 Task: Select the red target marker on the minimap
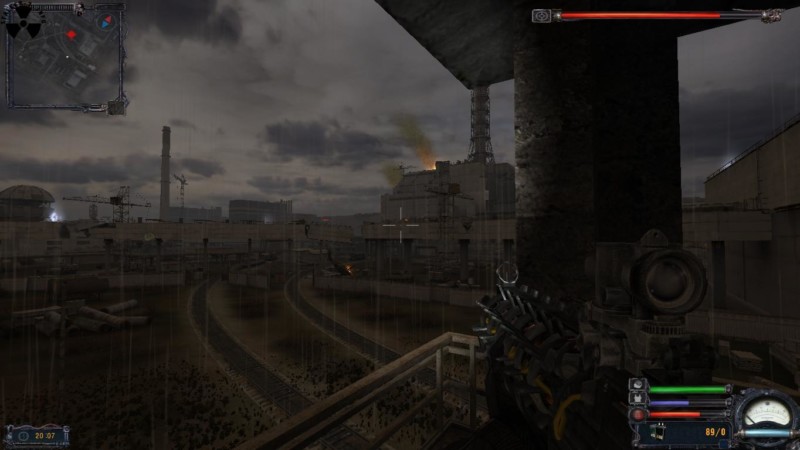[71, 35]
